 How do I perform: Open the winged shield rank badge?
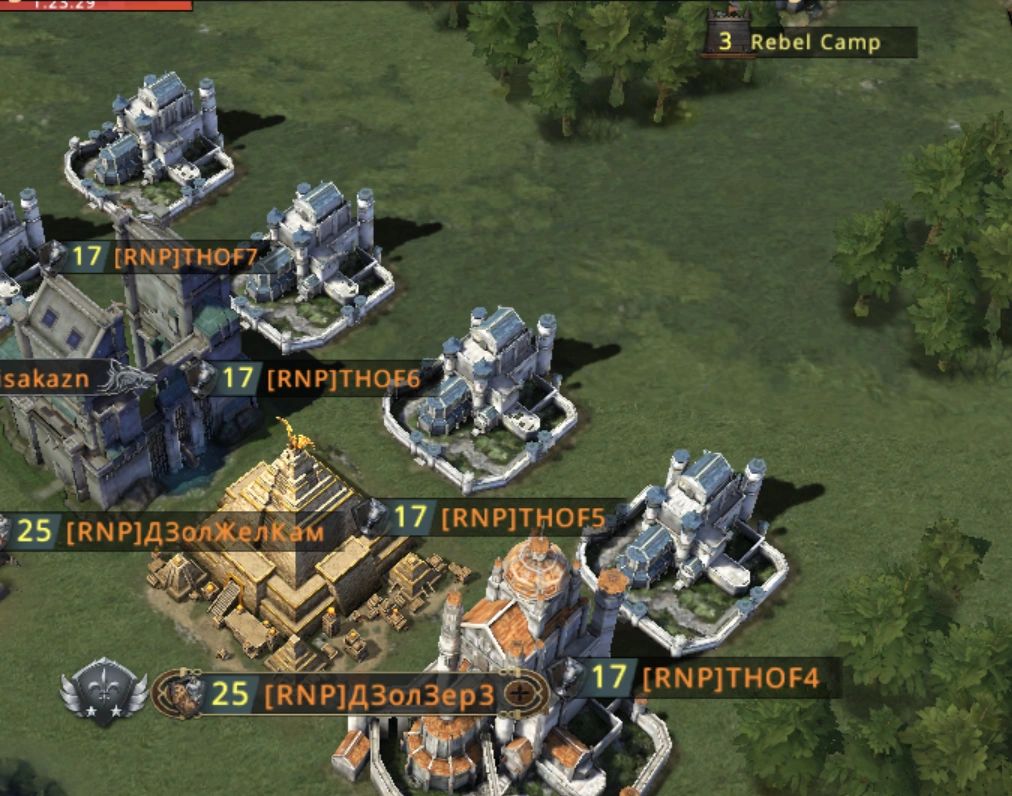(x=104, y=692)
